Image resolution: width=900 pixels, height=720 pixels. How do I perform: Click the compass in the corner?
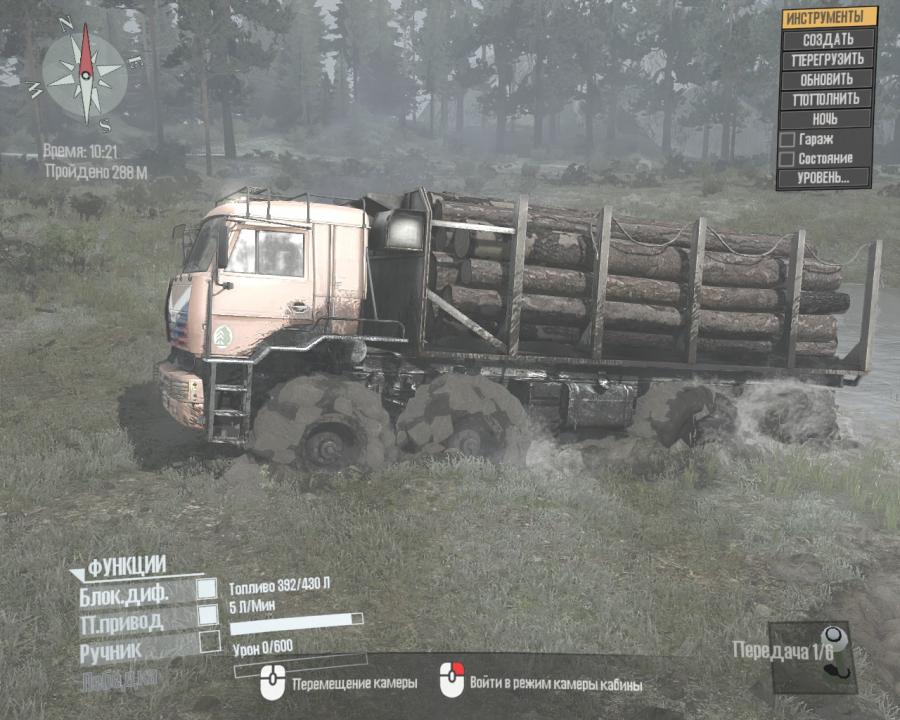click(86, 73)
